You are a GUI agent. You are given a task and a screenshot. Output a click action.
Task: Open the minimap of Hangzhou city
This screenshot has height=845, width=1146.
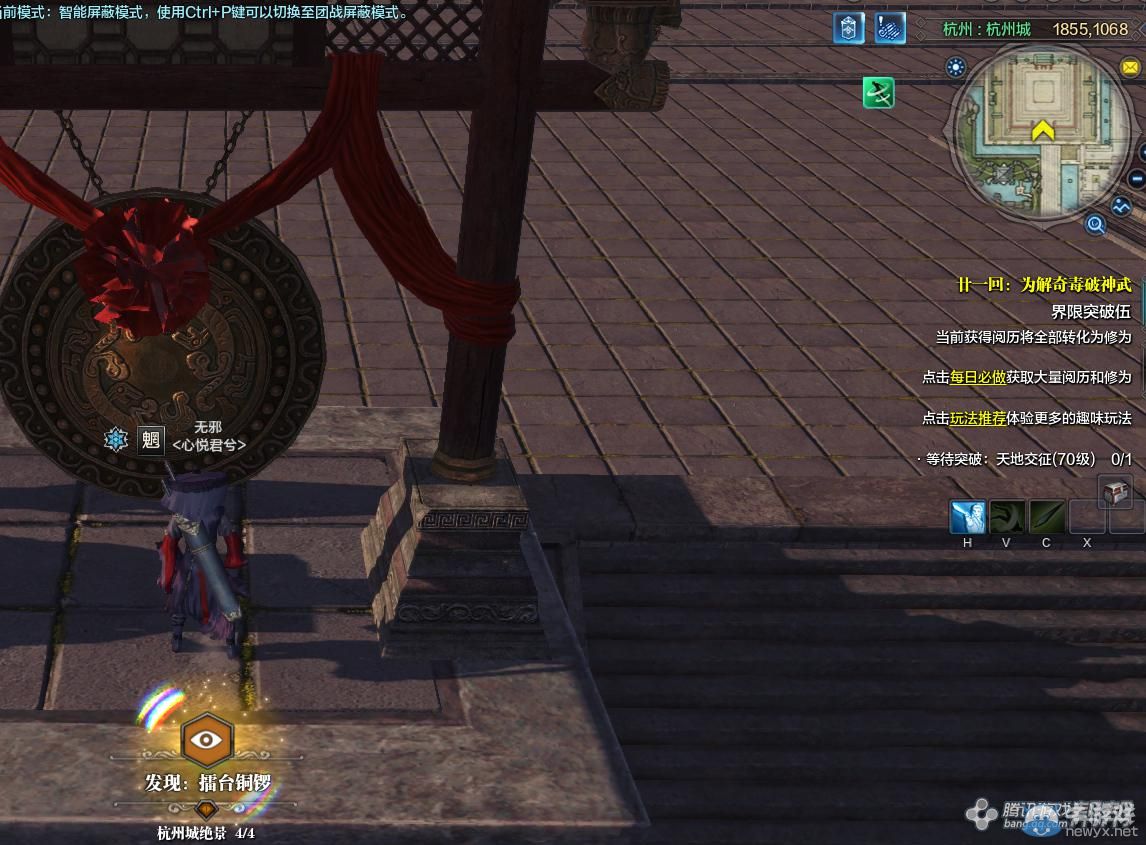(x=1042, y=133)
